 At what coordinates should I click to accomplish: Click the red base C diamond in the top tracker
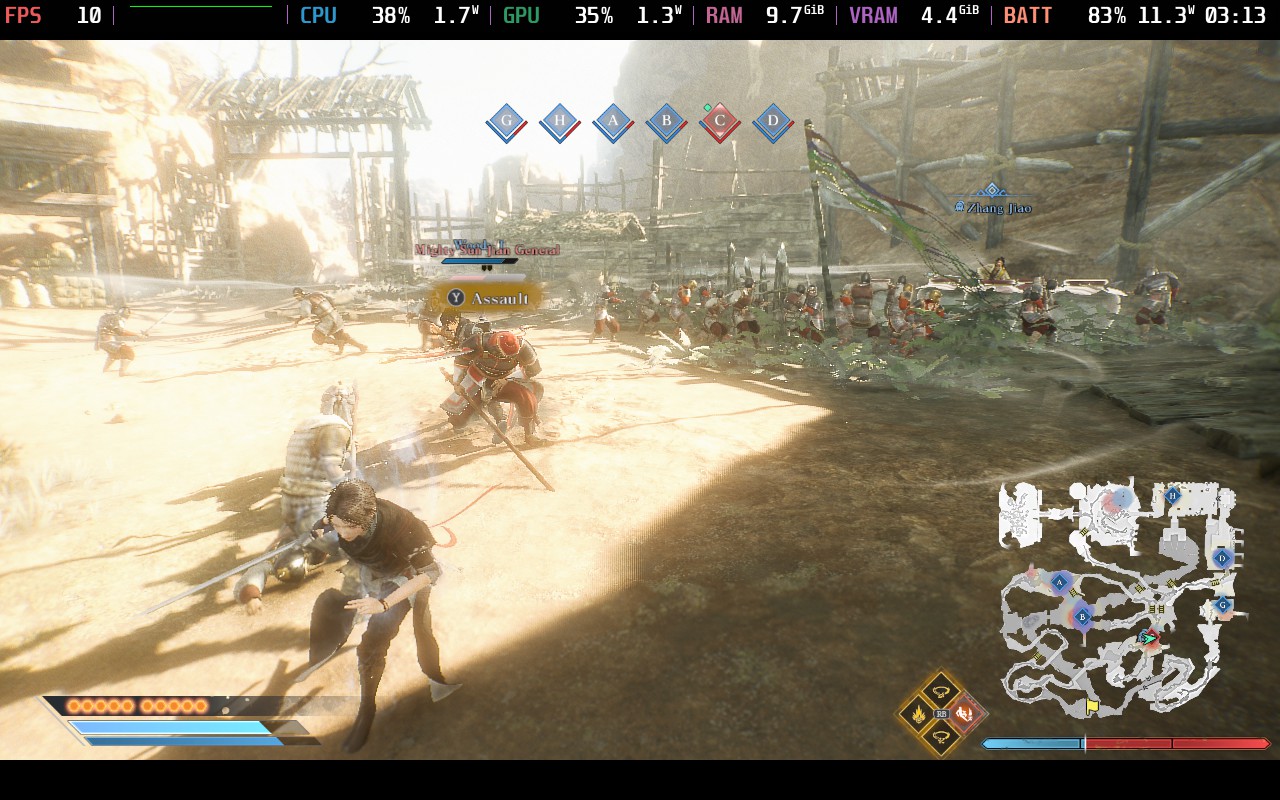[x=719, y=122]
